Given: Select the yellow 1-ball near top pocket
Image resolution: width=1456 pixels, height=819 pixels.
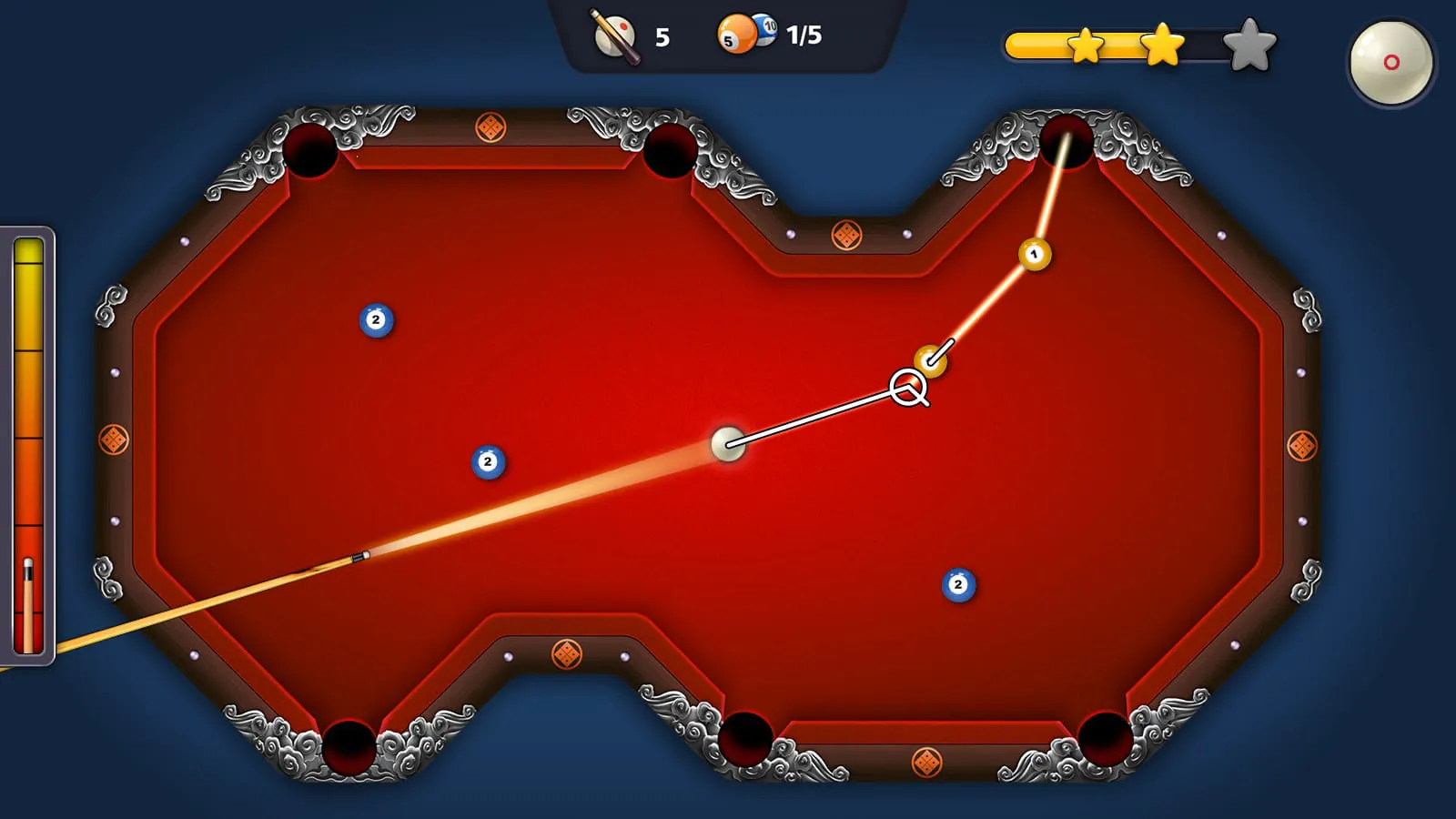Looking at the screenshot, I should coord(1035,254).
